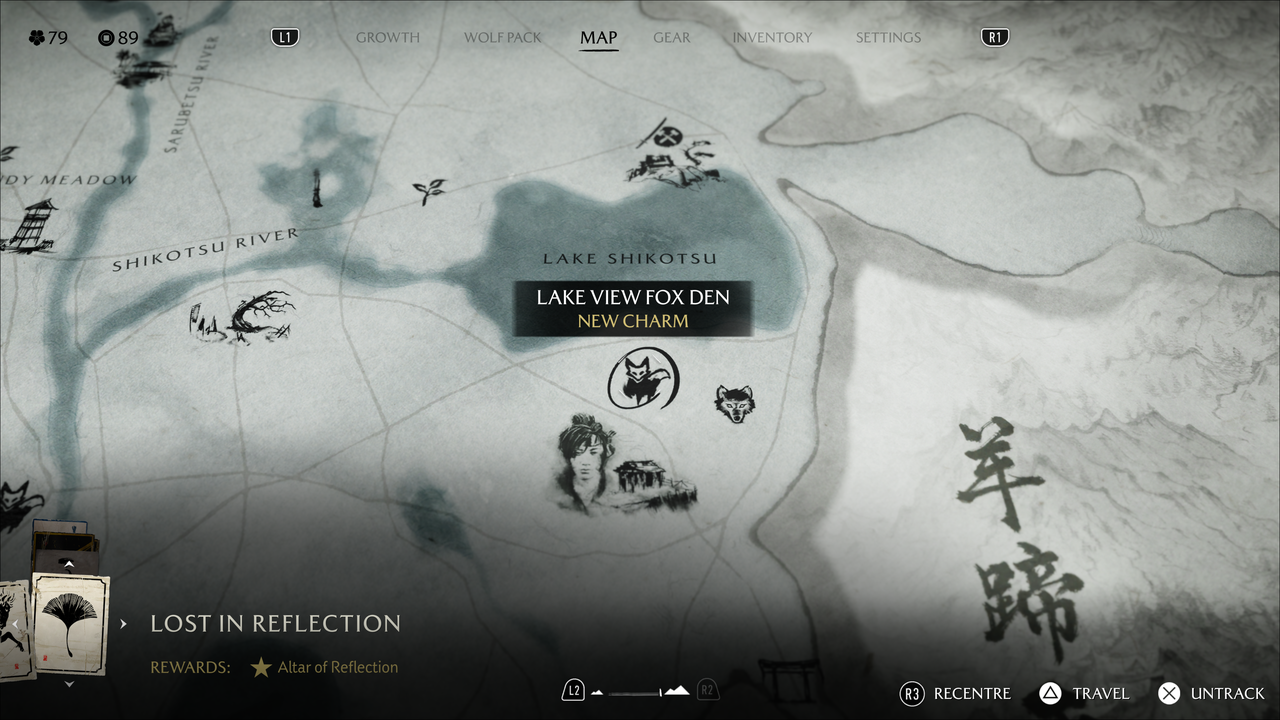Click the wolf head map marker
The image size is (1280, 720).
(734, 403)
